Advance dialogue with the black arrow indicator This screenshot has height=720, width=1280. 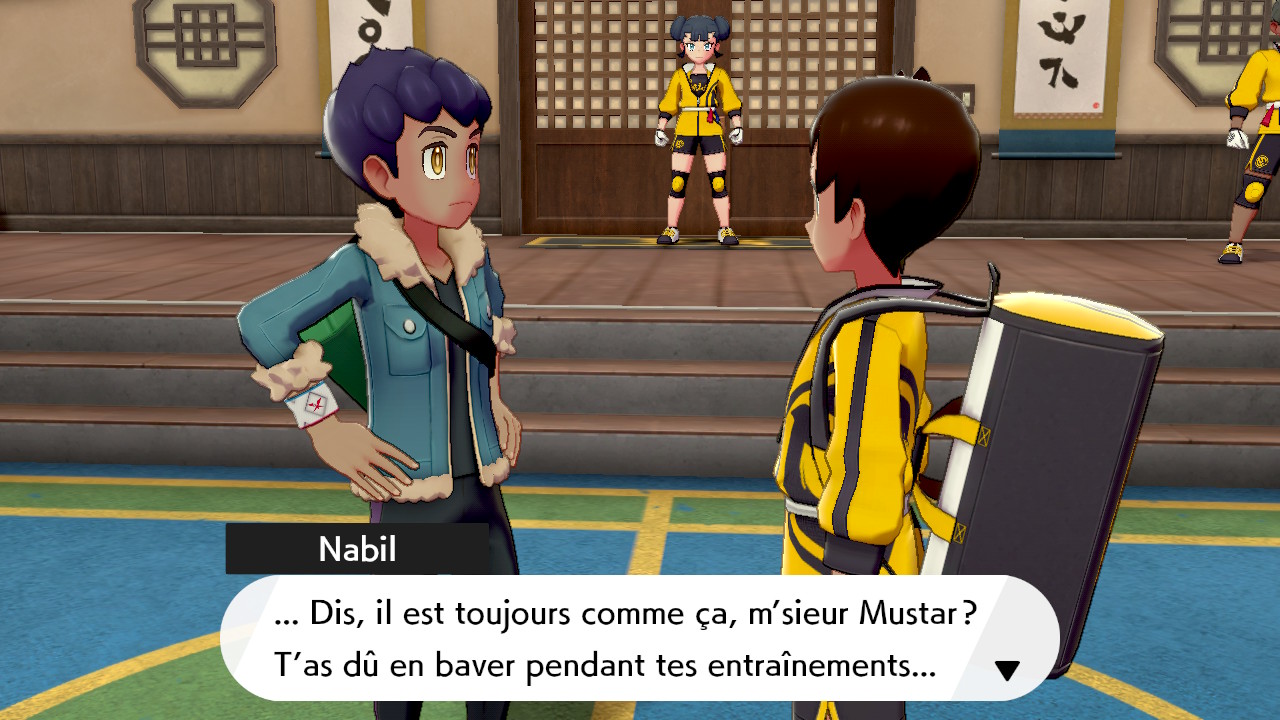pyautogui.click(x=1007, y=670)
